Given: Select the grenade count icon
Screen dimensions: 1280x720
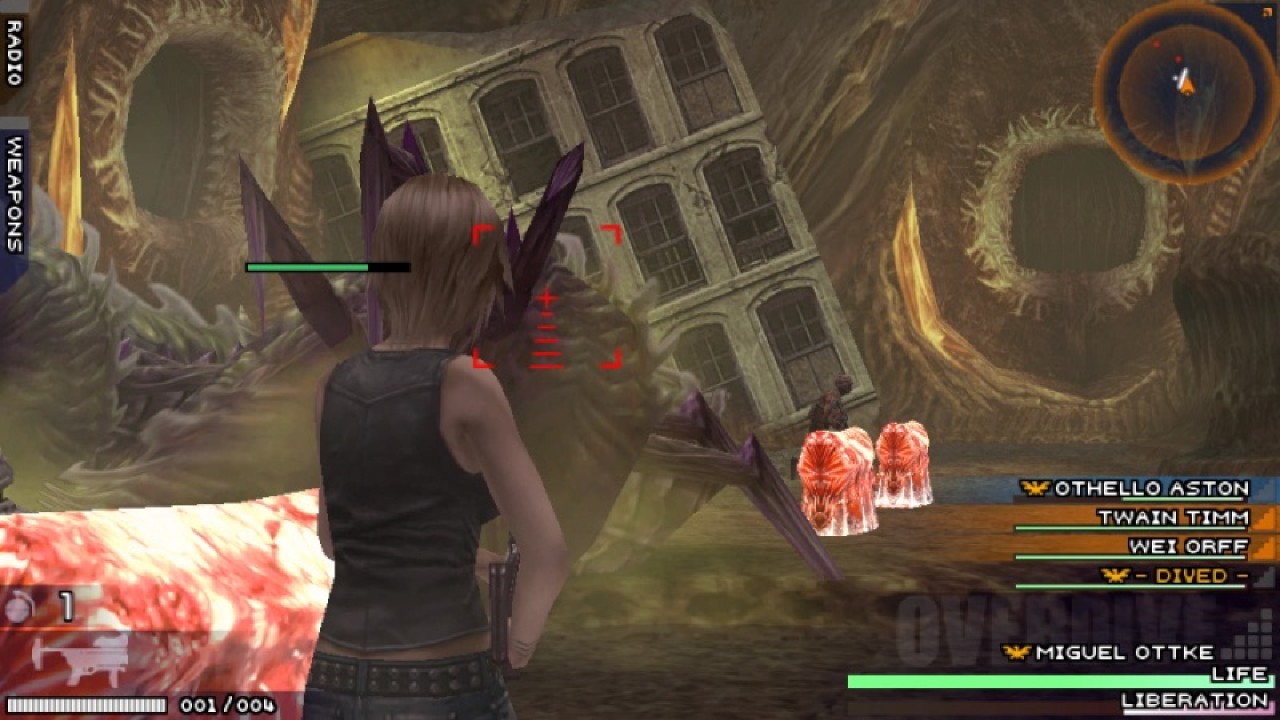Looking at the screenshot, I should coord(19,606).
